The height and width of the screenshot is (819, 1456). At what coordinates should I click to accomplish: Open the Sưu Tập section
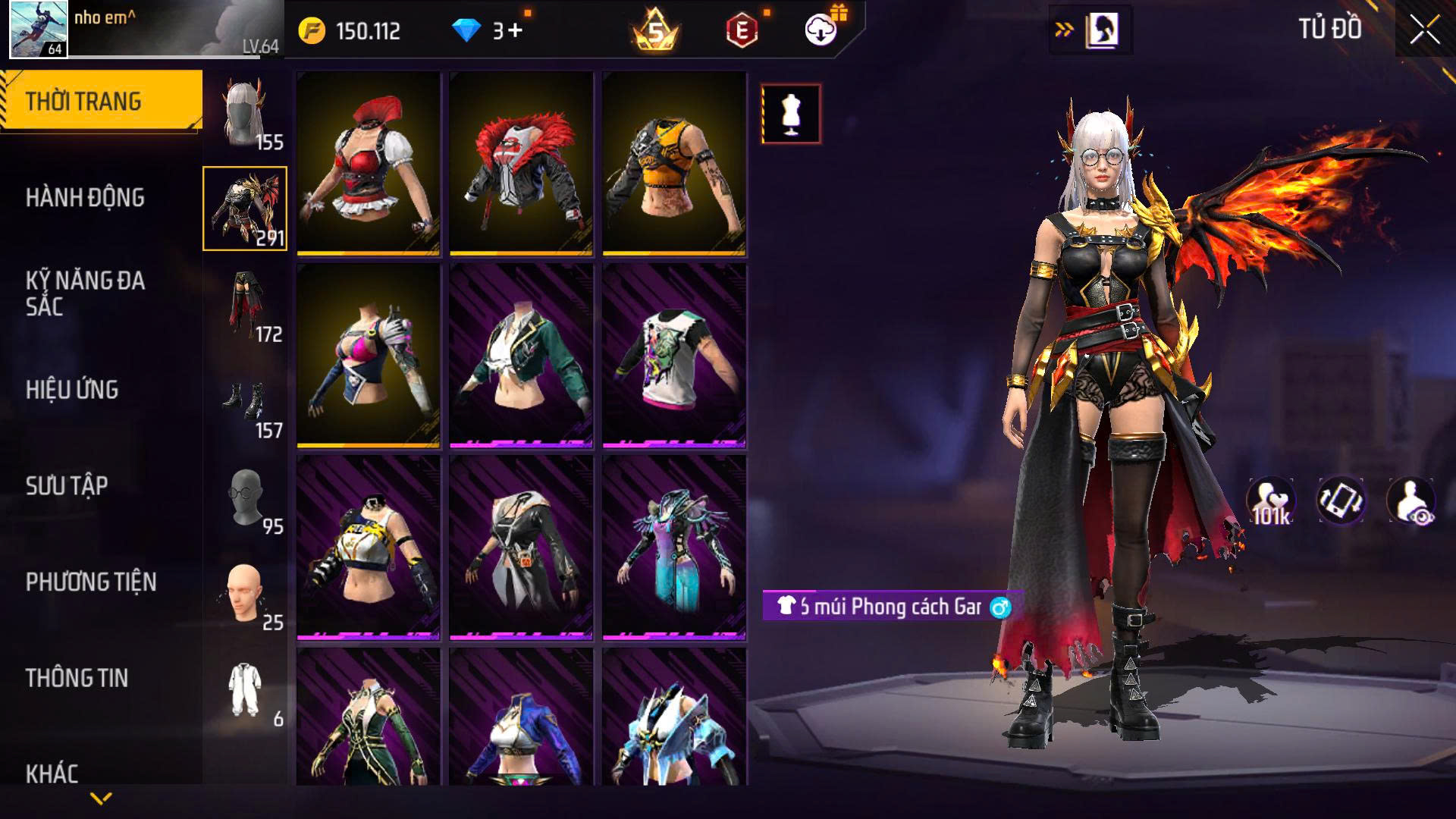click(67, 486)
